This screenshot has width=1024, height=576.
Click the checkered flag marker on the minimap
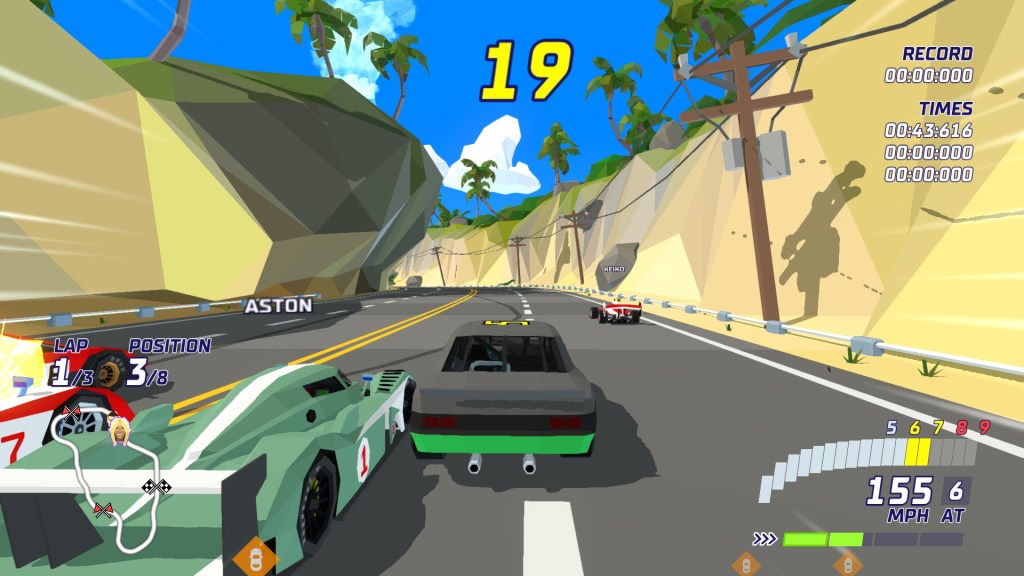coord(155,487)
